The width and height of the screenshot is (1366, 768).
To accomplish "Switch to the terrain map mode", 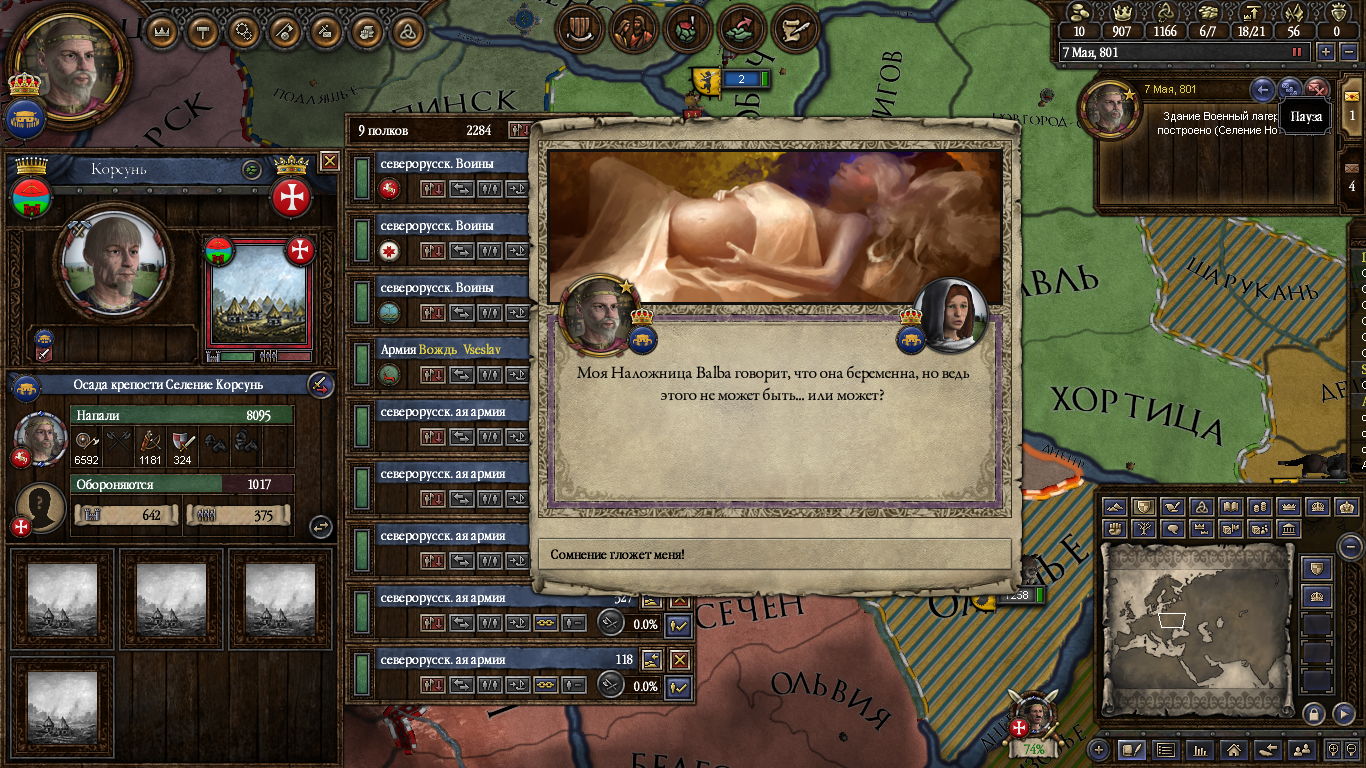I will coord(1115,507).
